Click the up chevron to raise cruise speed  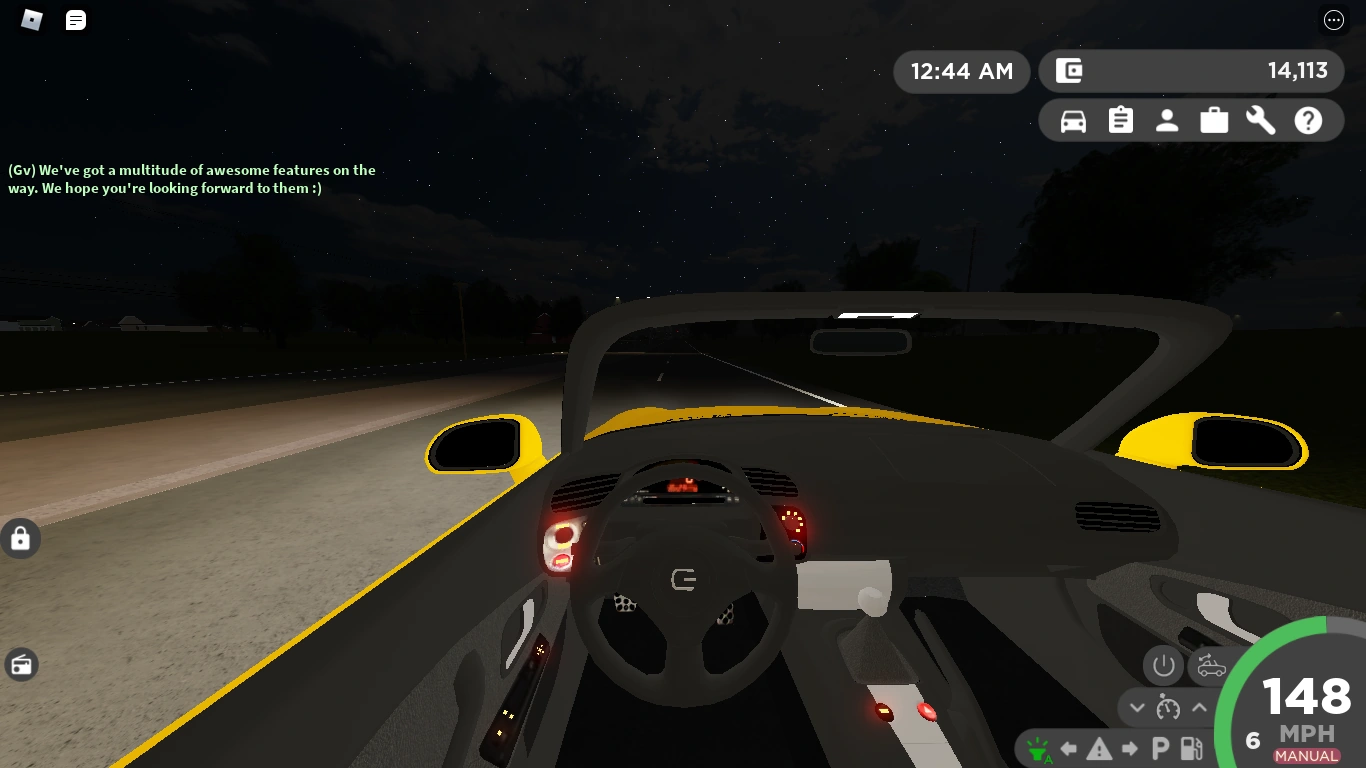click(x=1200, y=707)
